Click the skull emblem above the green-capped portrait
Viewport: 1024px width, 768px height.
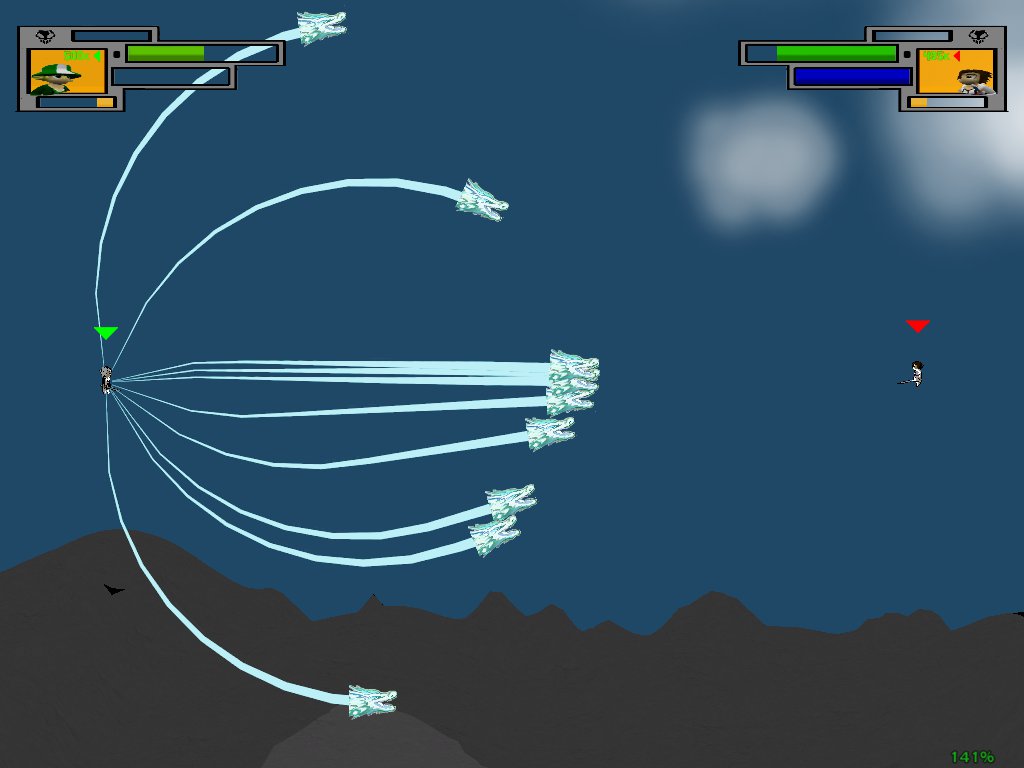click(45, 37)
